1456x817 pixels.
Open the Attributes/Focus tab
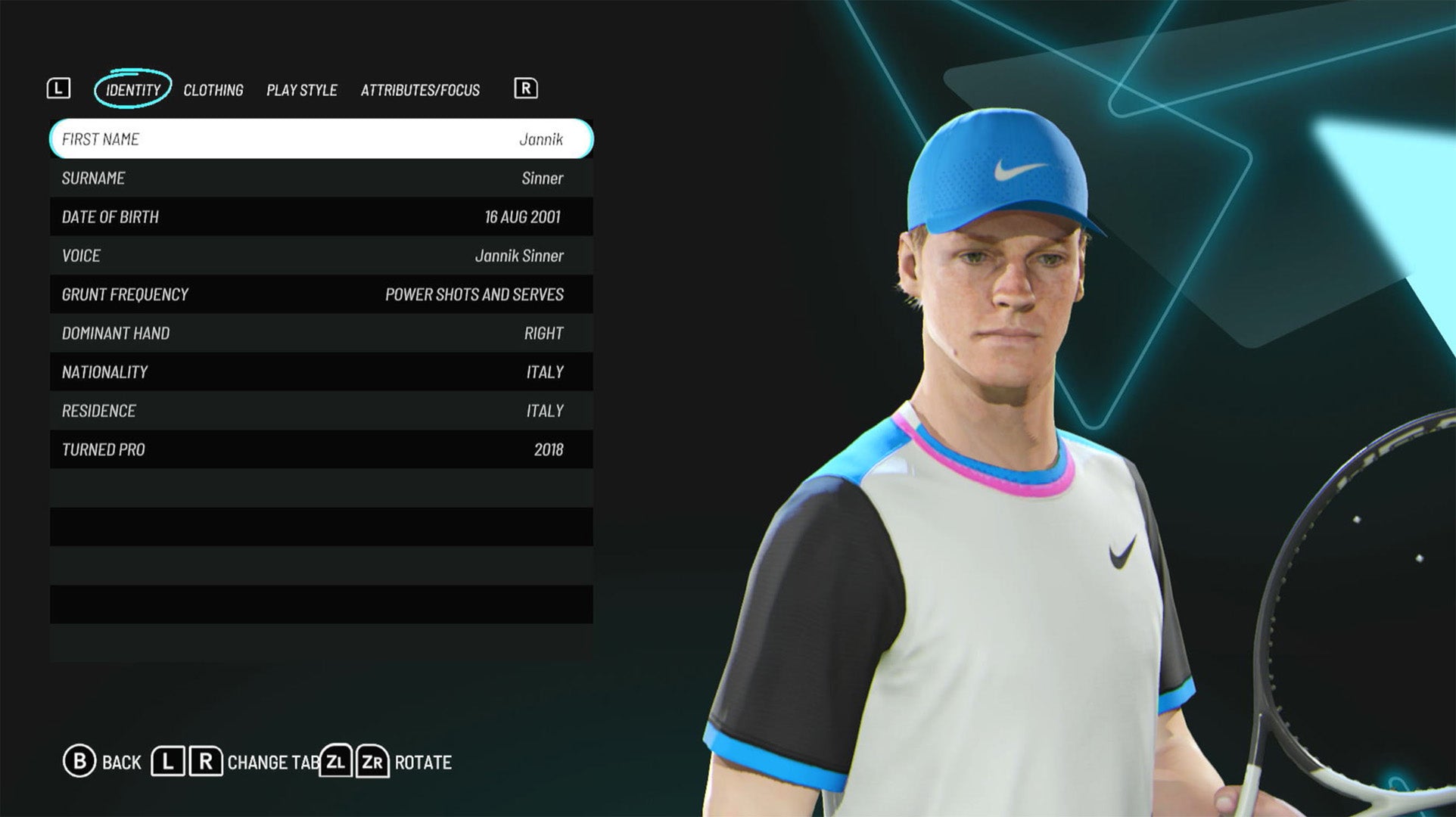coord(420,90)
